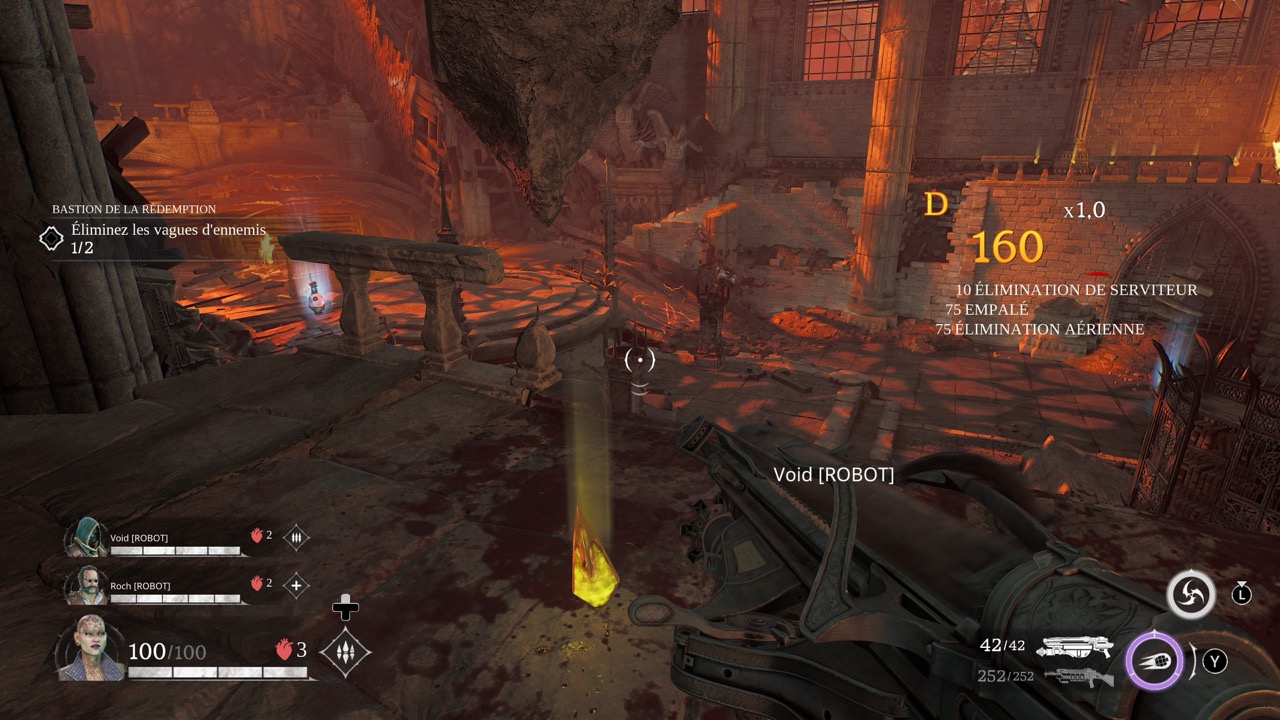Activate the purple-ringed grenade ability
The image size is (1280, 720).
point(1151,661)
